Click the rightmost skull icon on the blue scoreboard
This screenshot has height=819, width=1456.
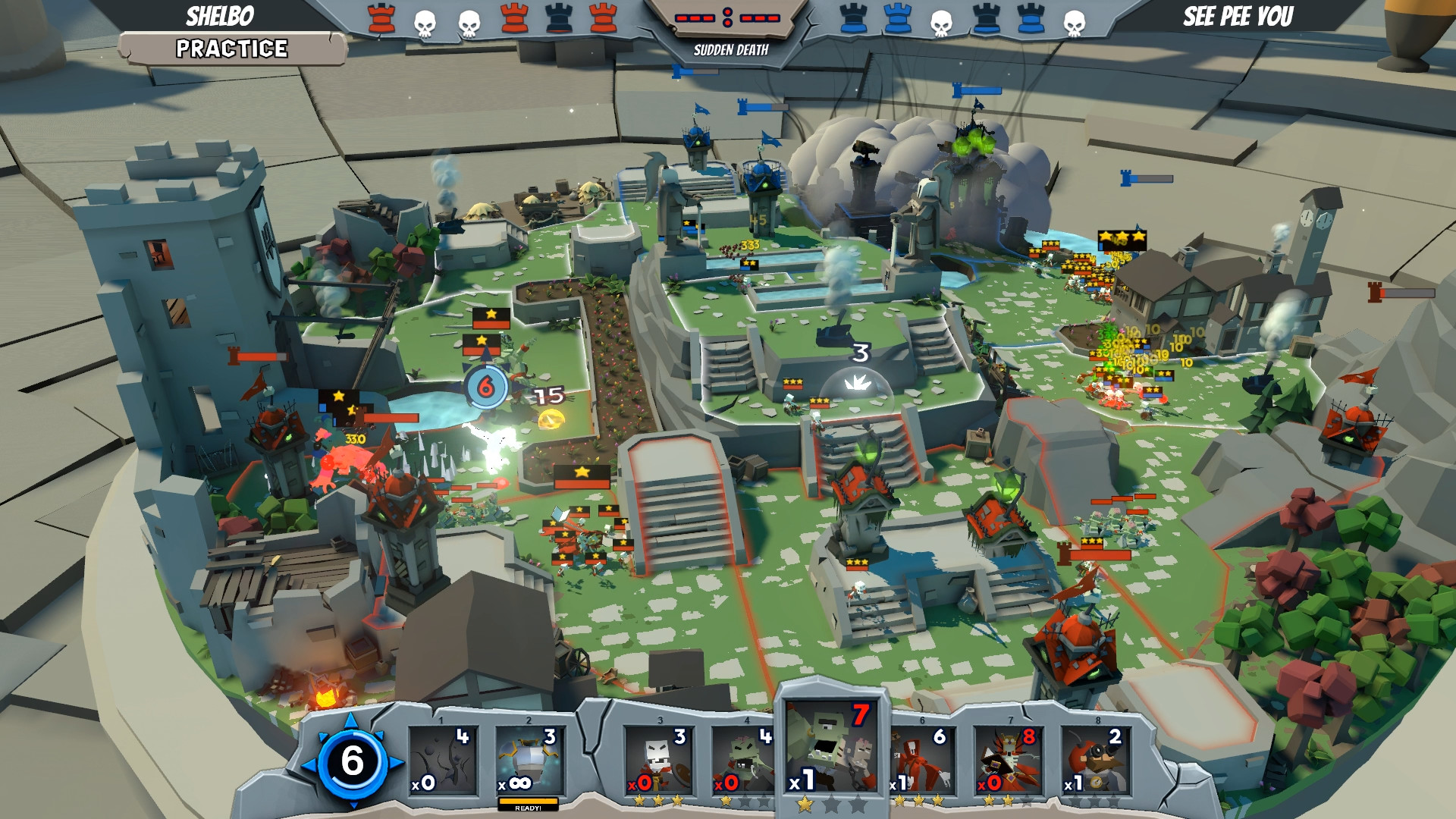point(1074,21)
